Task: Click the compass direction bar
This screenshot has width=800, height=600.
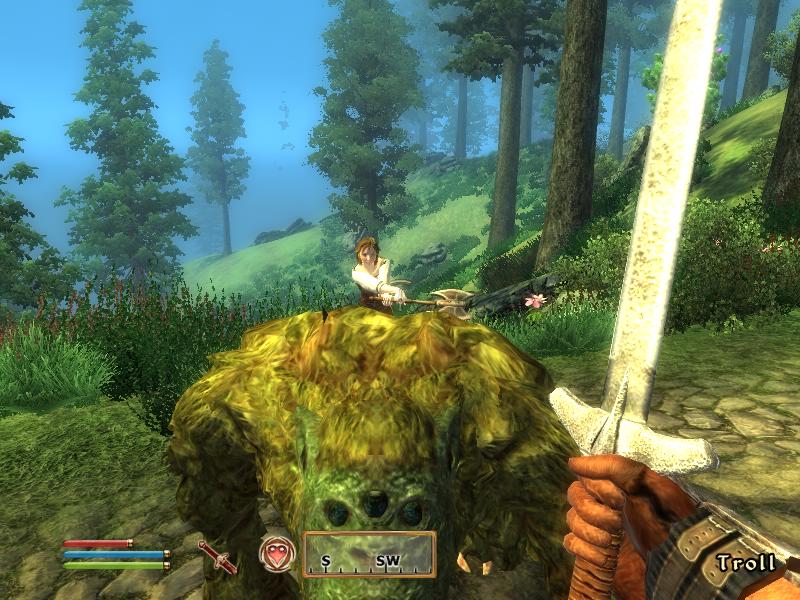Action: [369, 555]
